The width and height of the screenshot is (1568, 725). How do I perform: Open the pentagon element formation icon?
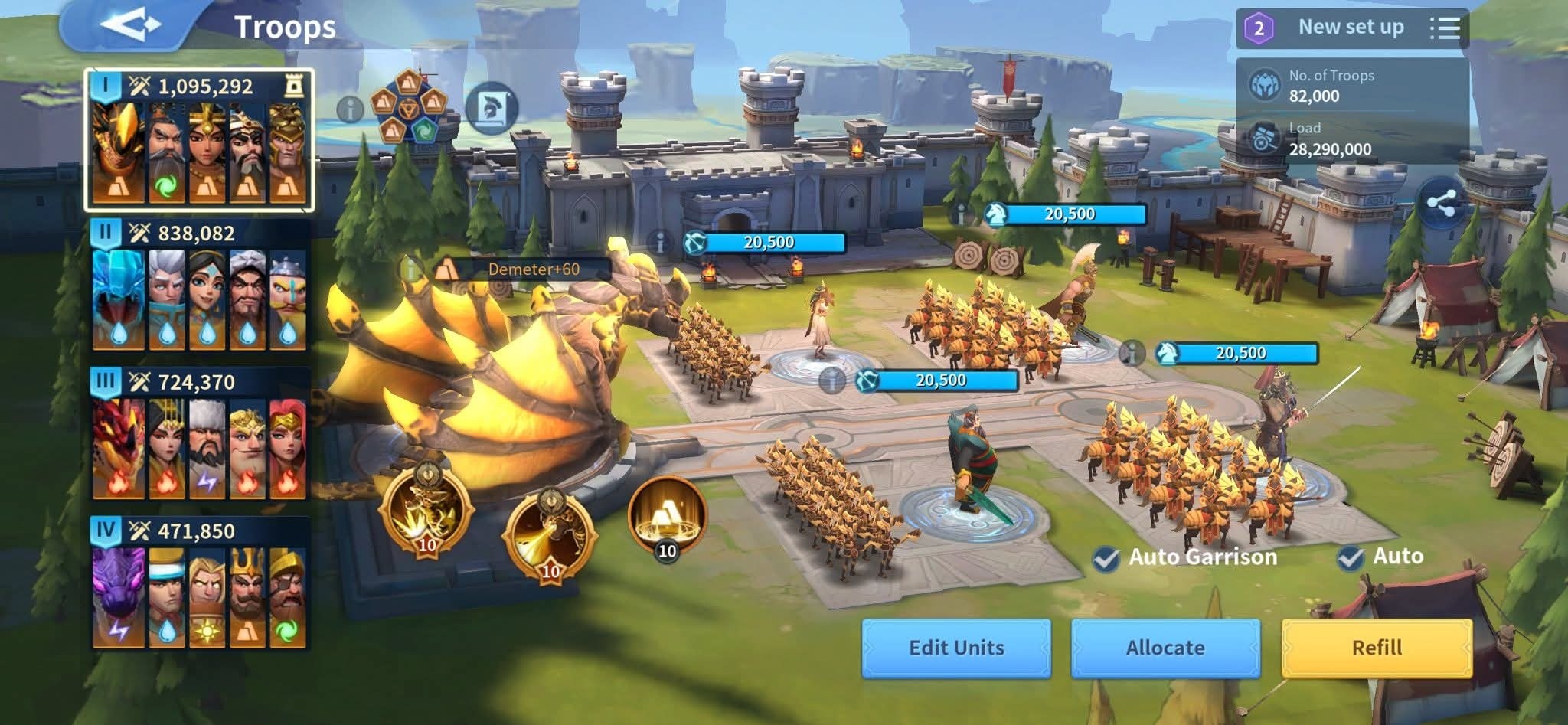coord(408,108)
